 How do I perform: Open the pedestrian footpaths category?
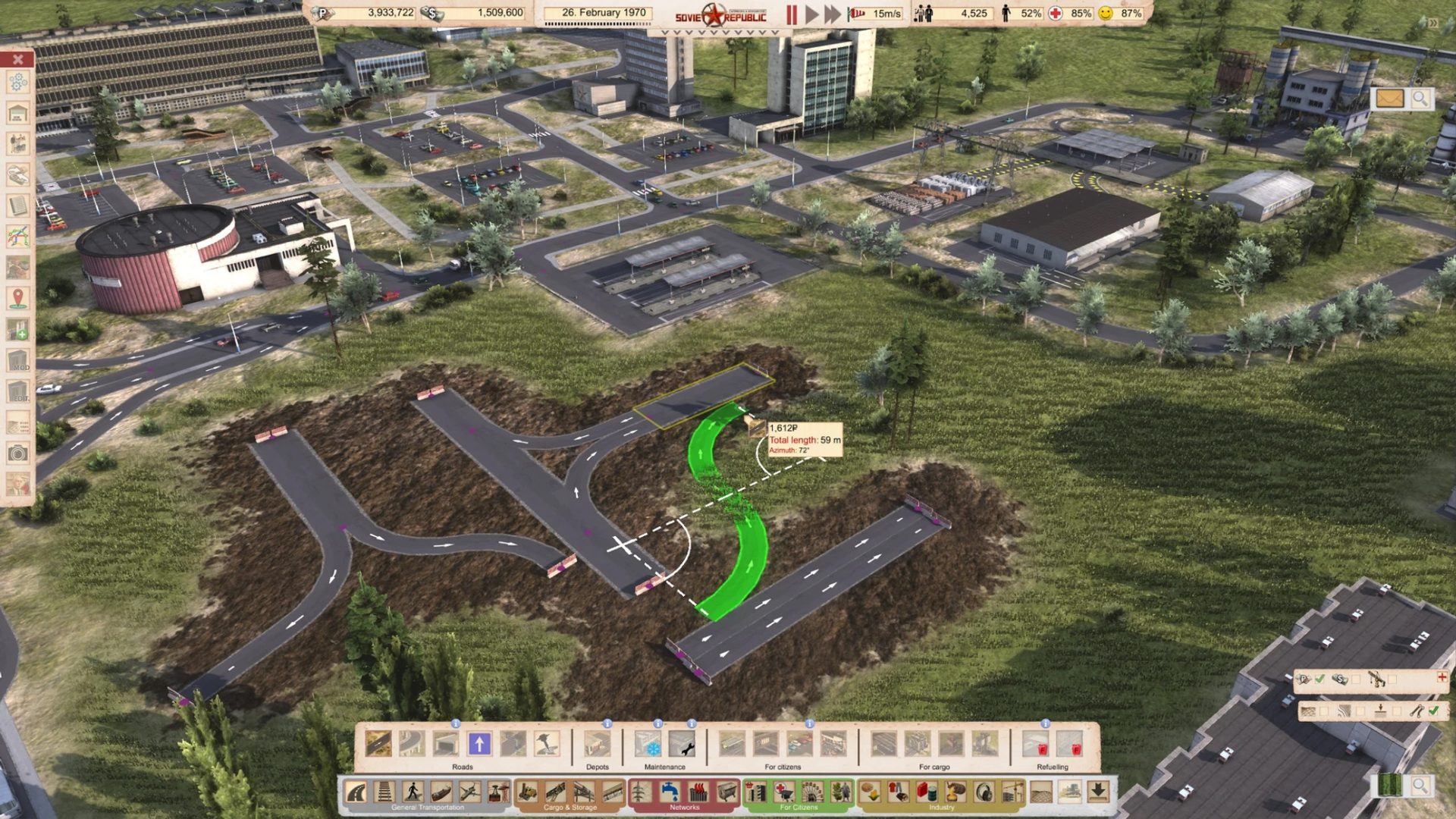tap(413, 792)
